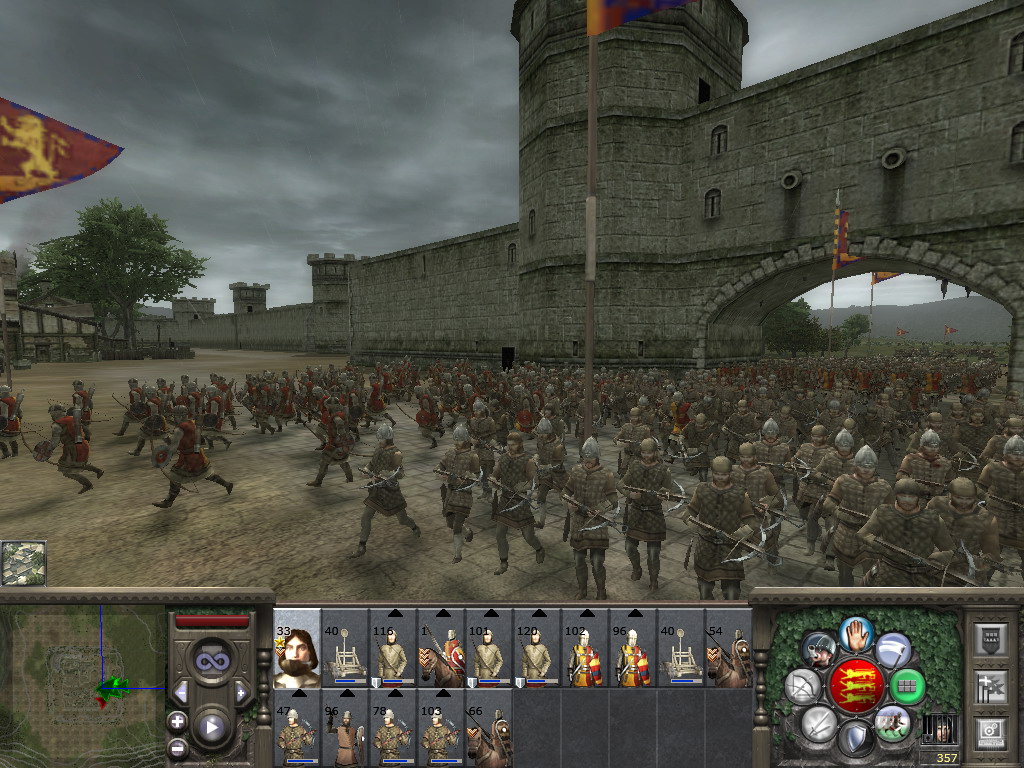The height and width of the screenshot is (768, 1024).
Task: Select the unit card showing 120 men
Action: tap(537, 648)
